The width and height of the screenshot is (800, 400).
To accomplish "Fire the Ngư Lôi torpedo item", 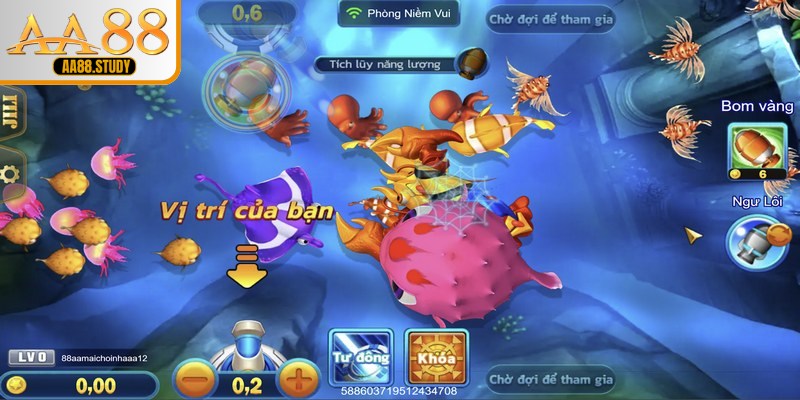I will click(x=756, y=241).
